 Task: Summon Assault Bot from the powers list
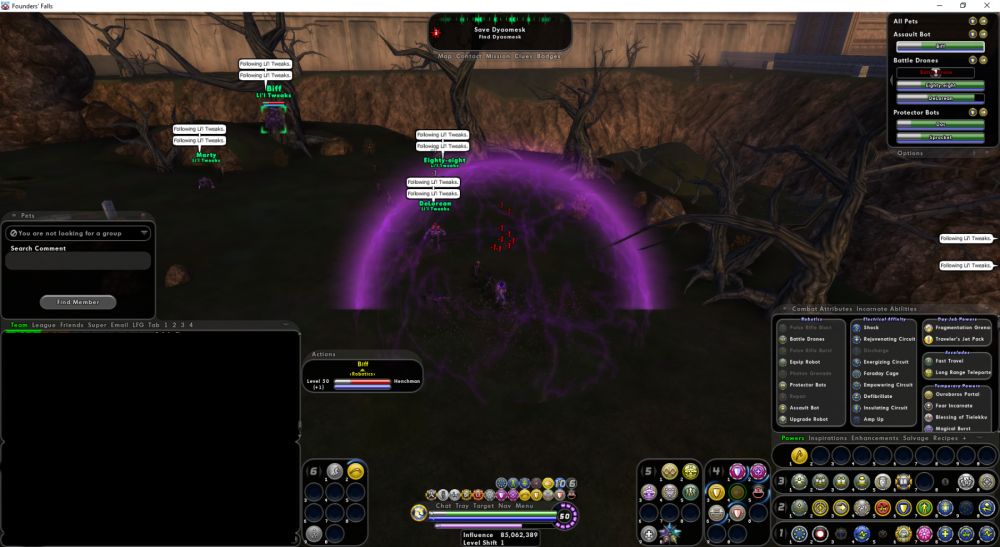[805, 408]
